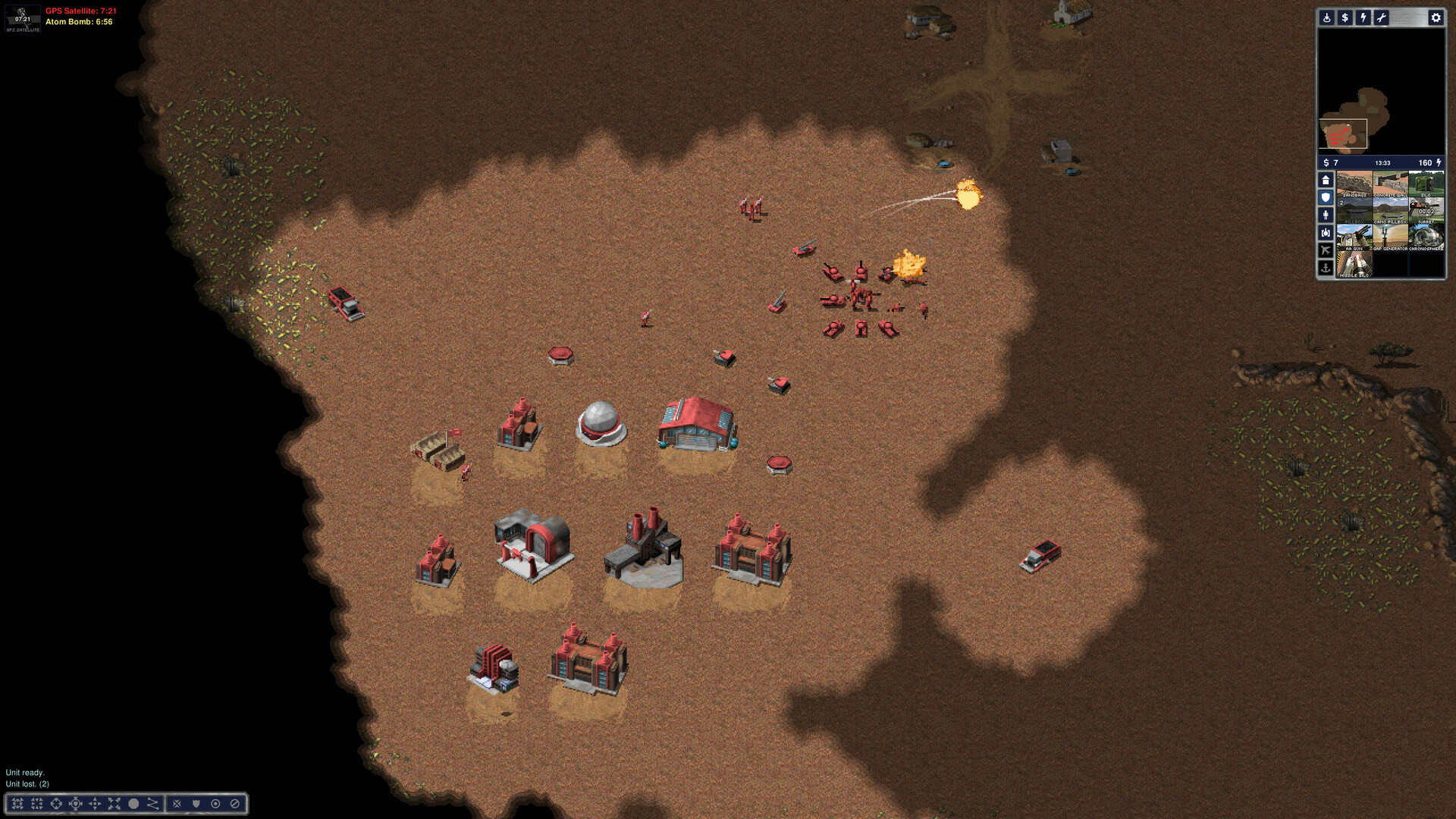Open the Aircraft production tab
The image size is (1456, 819).
(x=1326, y=250)
